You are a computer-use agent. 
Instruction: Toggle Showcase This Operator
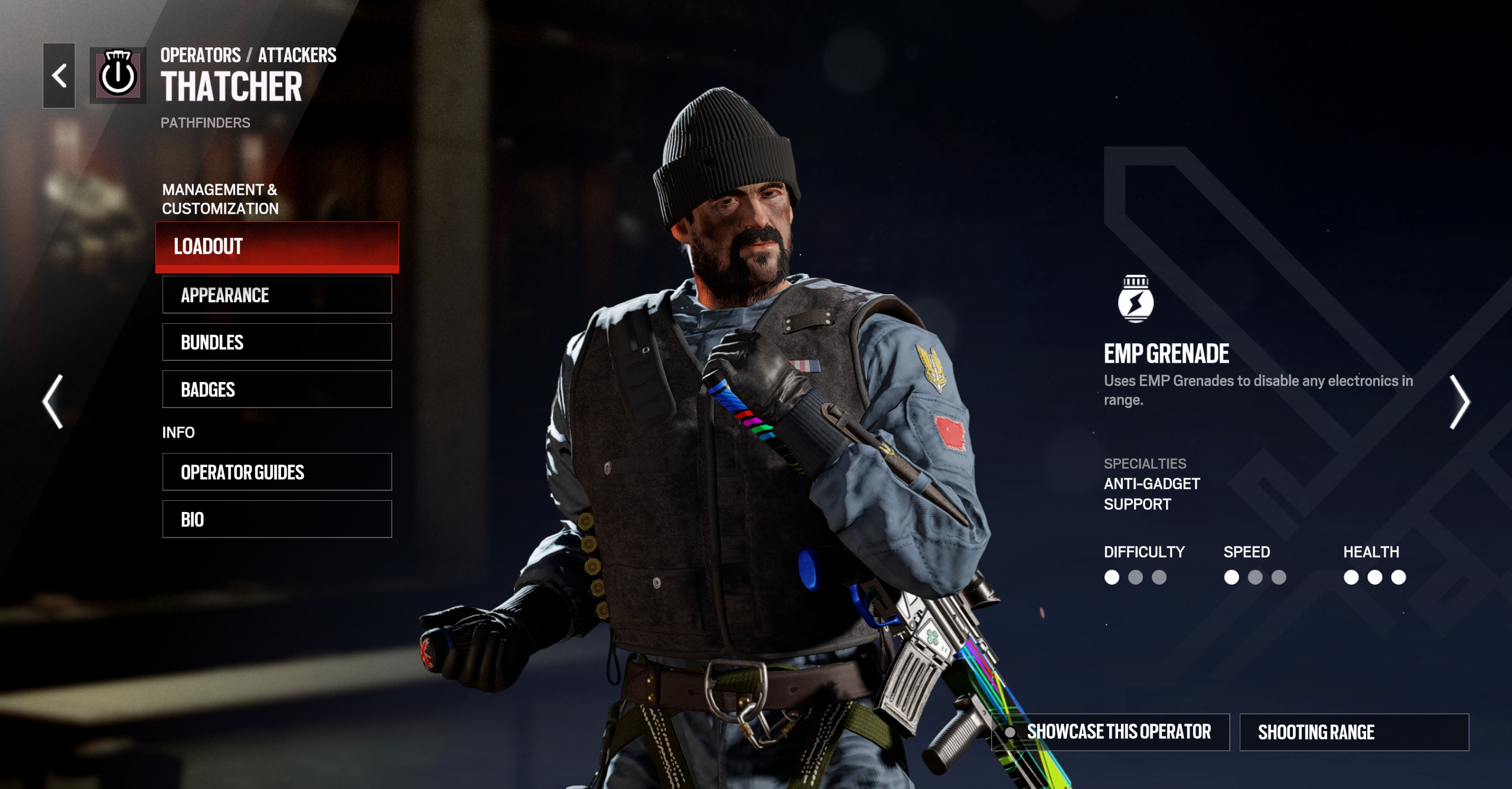point(1110,732)
